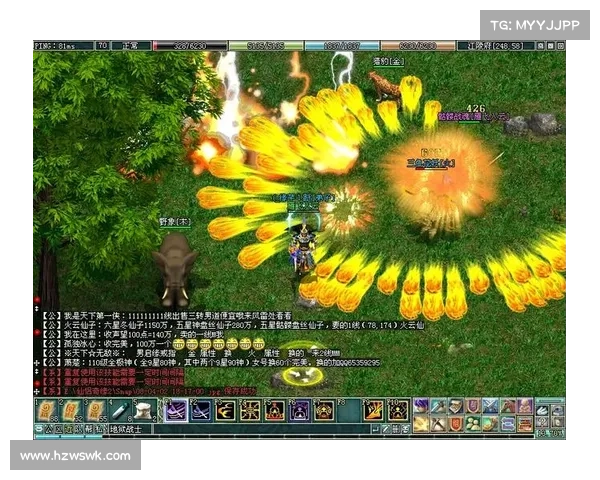
Task: Click the chat input box
Action: tap(250, 429)
